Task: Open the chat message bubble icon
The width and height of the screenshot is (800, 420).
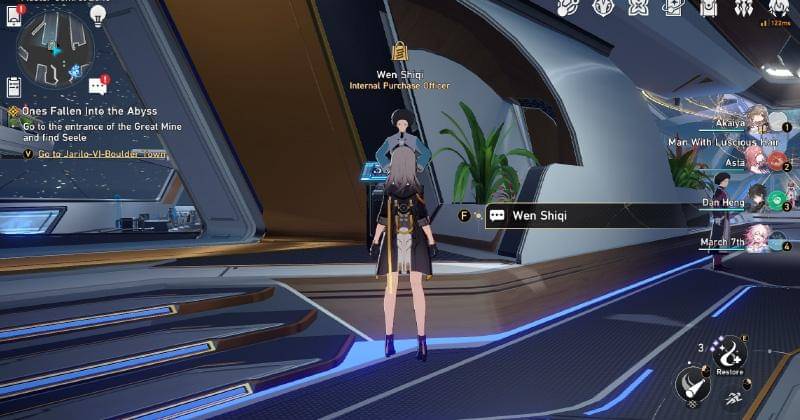Action: point(97,86)
